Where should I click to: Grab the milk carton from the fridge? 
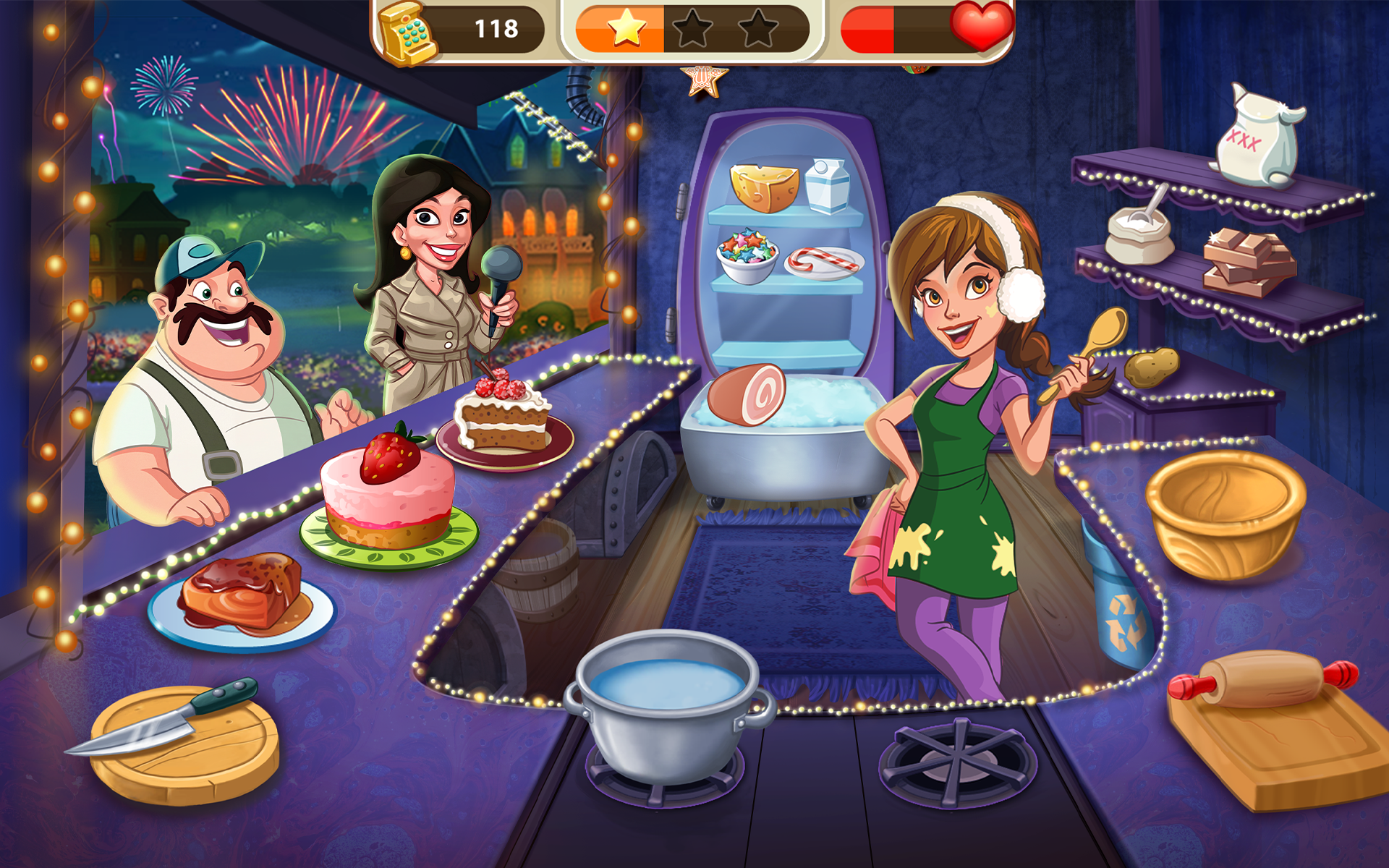point(829,187)
